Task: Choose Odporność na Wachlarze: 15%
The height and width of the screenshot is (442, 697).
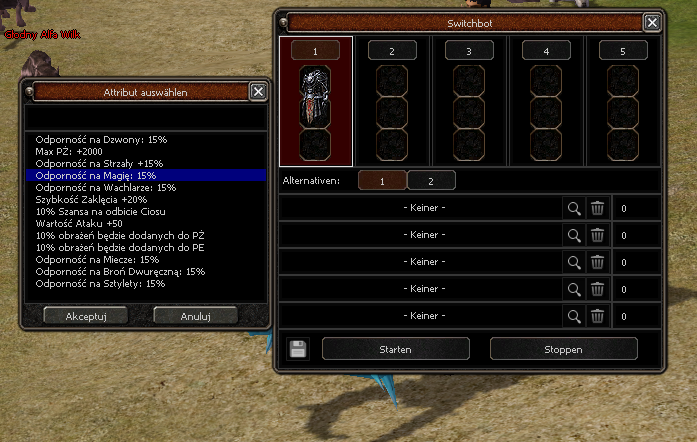Action: click(x=105, y=187)
